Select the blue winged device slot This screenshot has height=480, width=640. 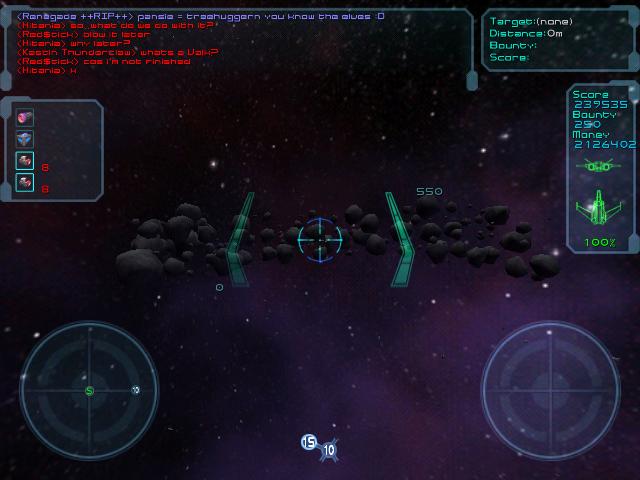coord(25,139)
